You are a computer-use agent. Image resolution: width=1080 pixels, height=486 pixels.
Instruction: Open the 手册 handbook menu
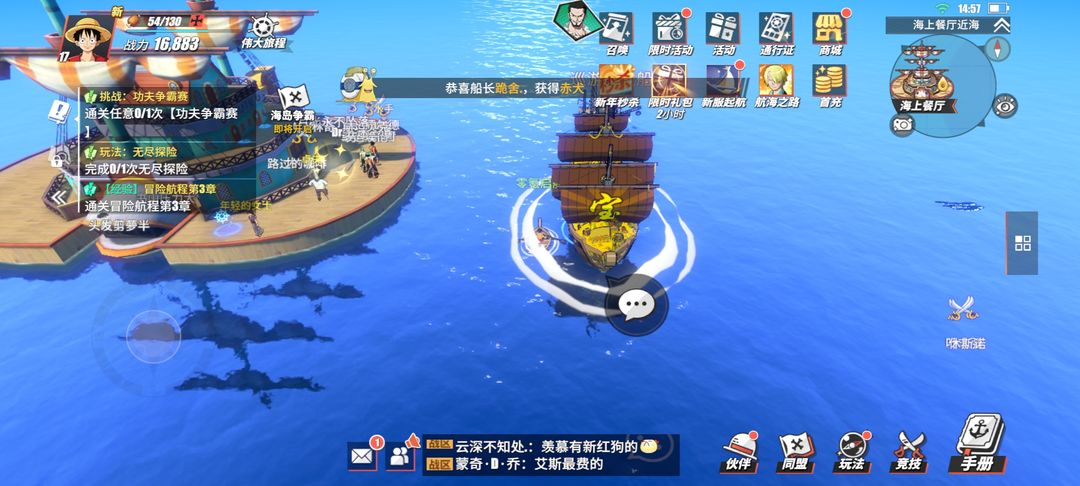pos(976,445)
